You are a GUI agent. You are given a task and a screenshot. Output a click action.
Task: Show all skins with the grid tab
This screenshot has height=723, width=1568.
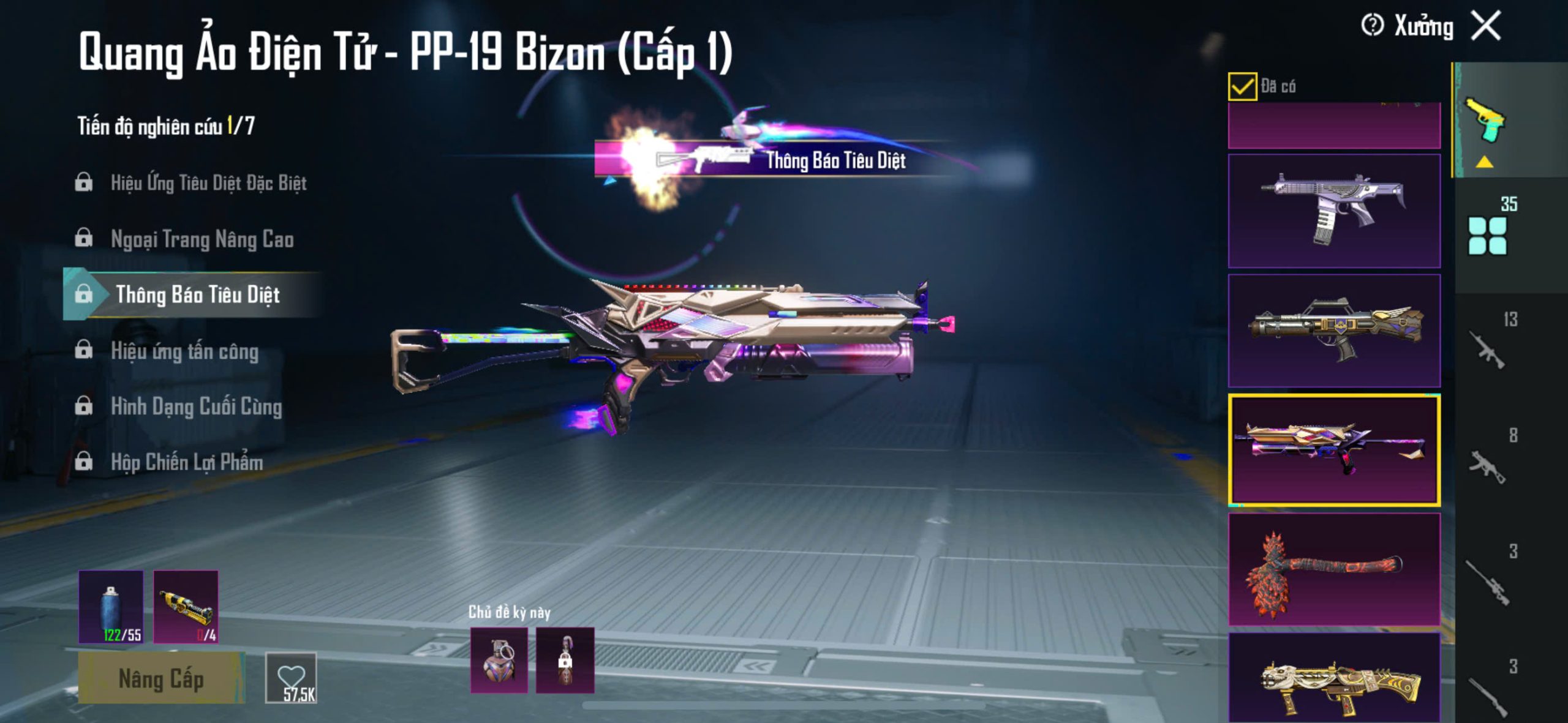coord(1487,236)
